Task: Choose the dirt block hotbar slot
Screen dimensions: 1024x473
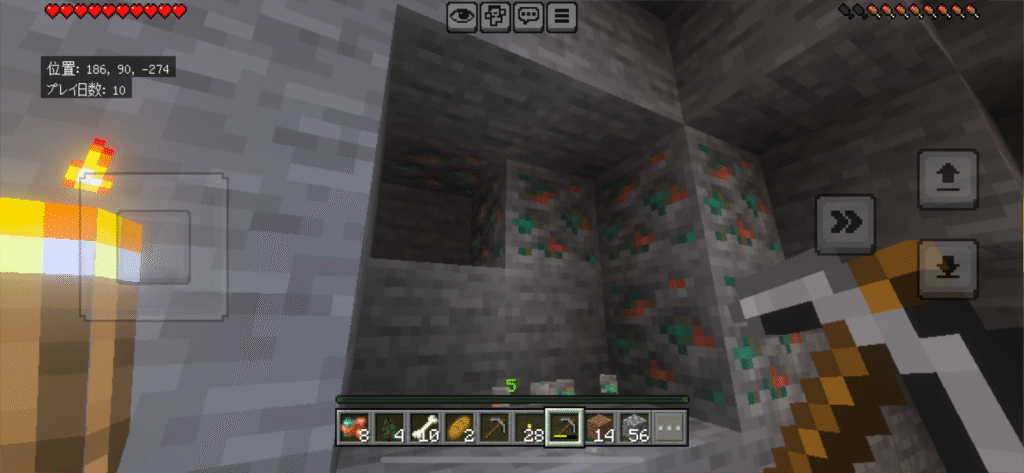Action: point(600,428)
